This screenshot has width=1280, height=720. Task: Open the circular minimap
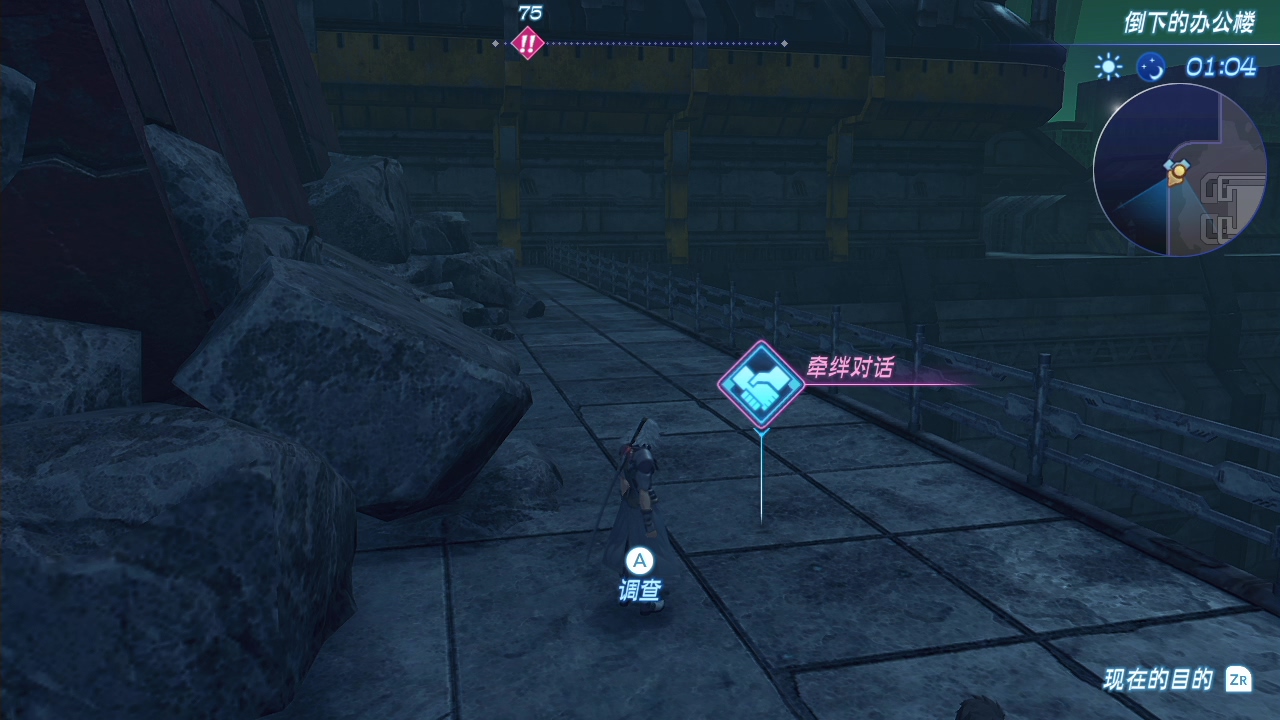[x=1180, y=170]
